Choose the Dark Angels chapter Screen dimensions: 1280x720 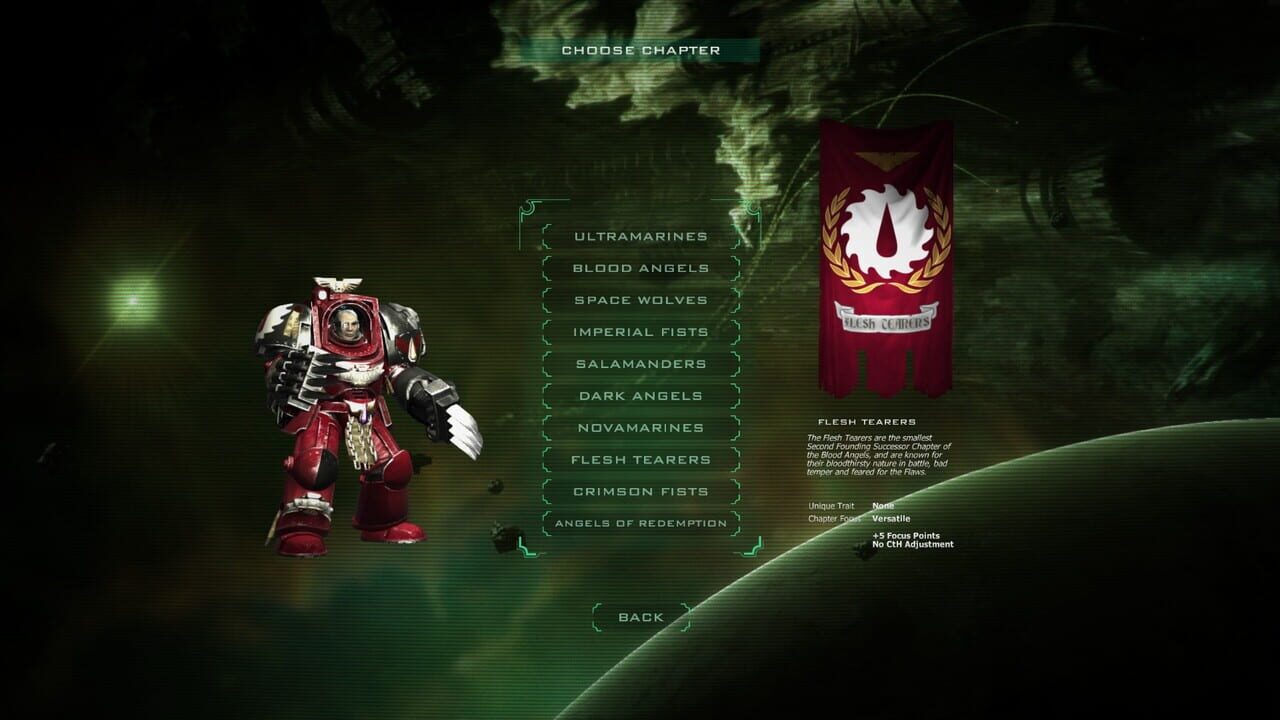[x=640, y=396]
